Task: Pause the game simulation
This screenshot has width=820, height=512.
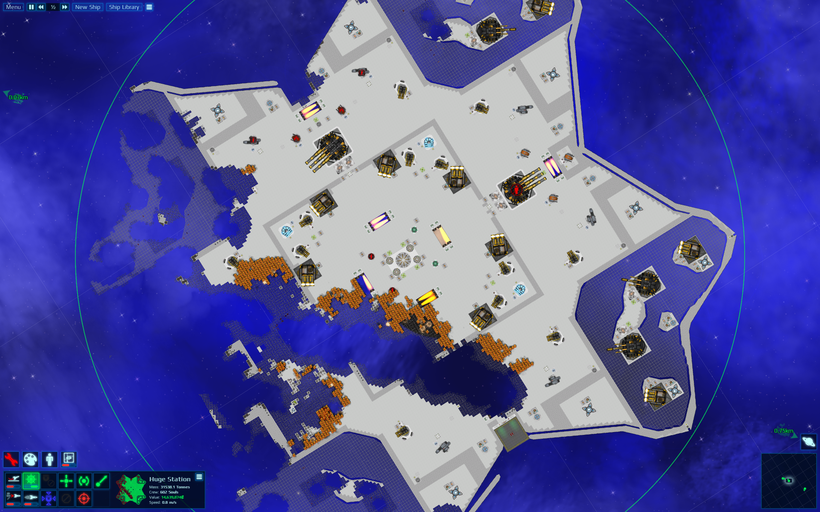Action: (x=30, y=7)
